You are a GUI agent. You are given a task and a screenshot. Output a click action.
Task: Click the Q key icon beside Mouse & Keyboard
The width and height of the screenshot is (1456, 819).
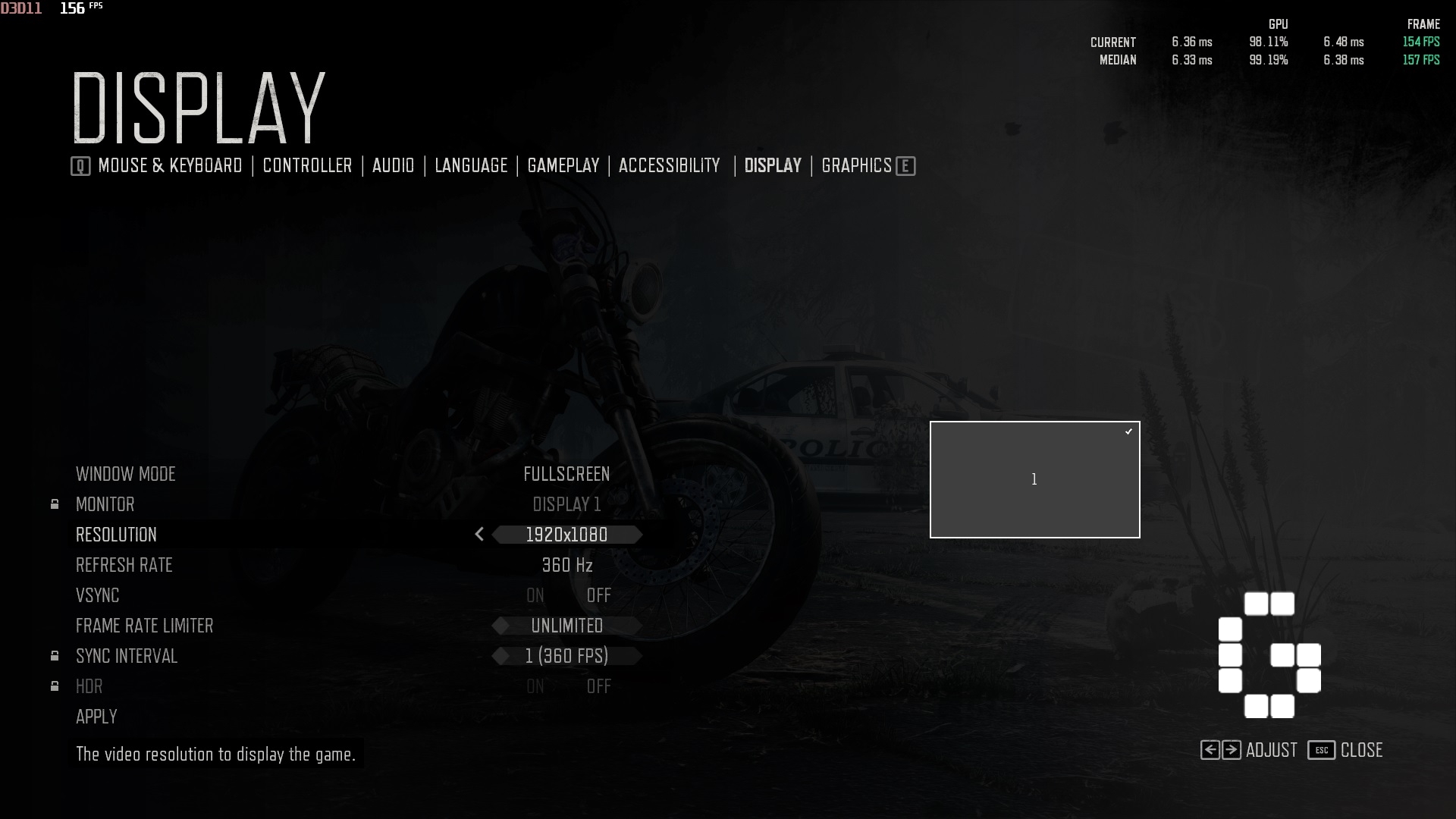point(79,165)
